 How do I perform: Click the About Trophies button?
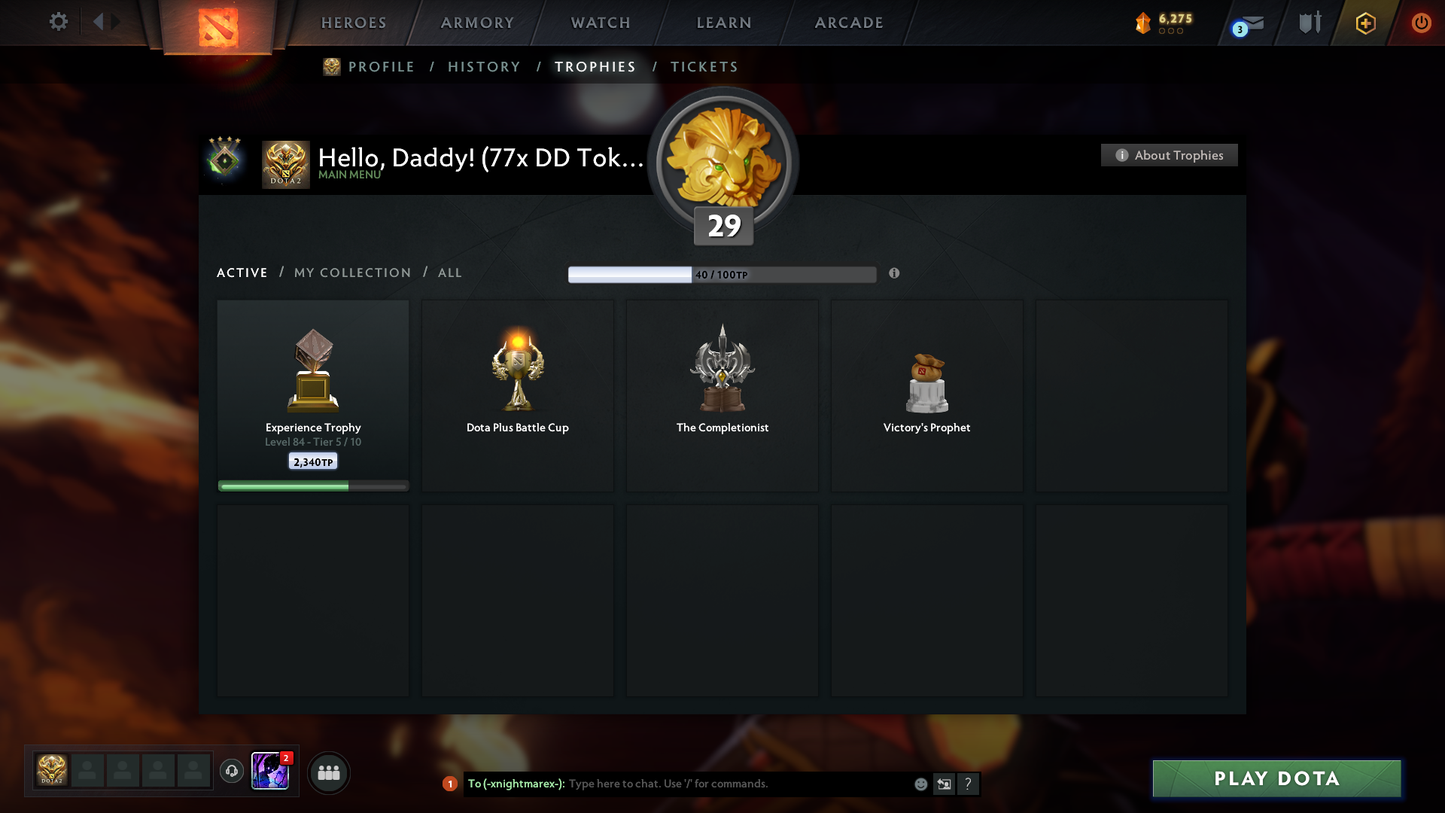(x=1169, y=155)
